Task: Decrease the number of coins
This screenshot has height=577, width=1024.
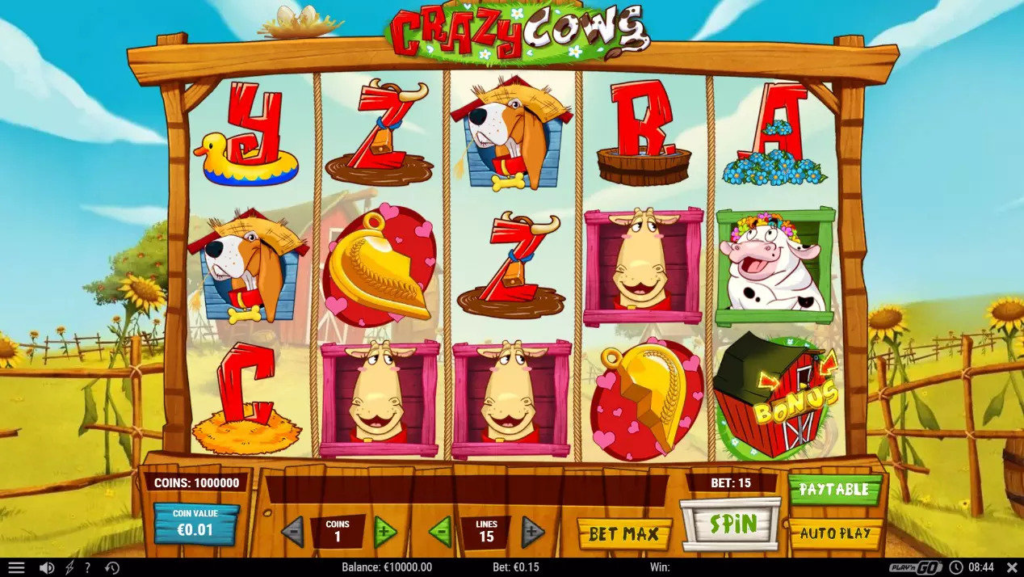Action: coord(293,531)
